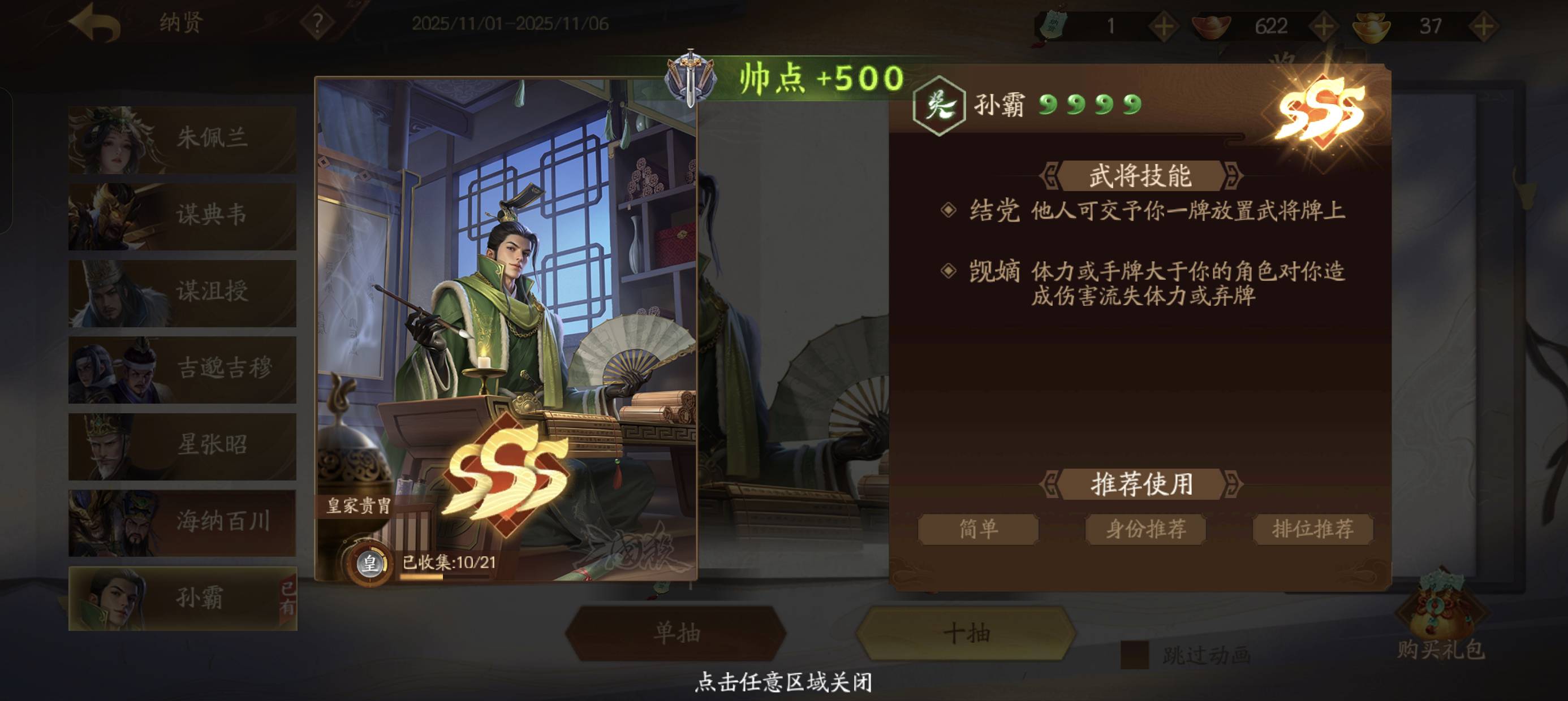Select 朱佩兰 in the hero list
This screenshot has width=1568, height=701.
pos(182,139)
